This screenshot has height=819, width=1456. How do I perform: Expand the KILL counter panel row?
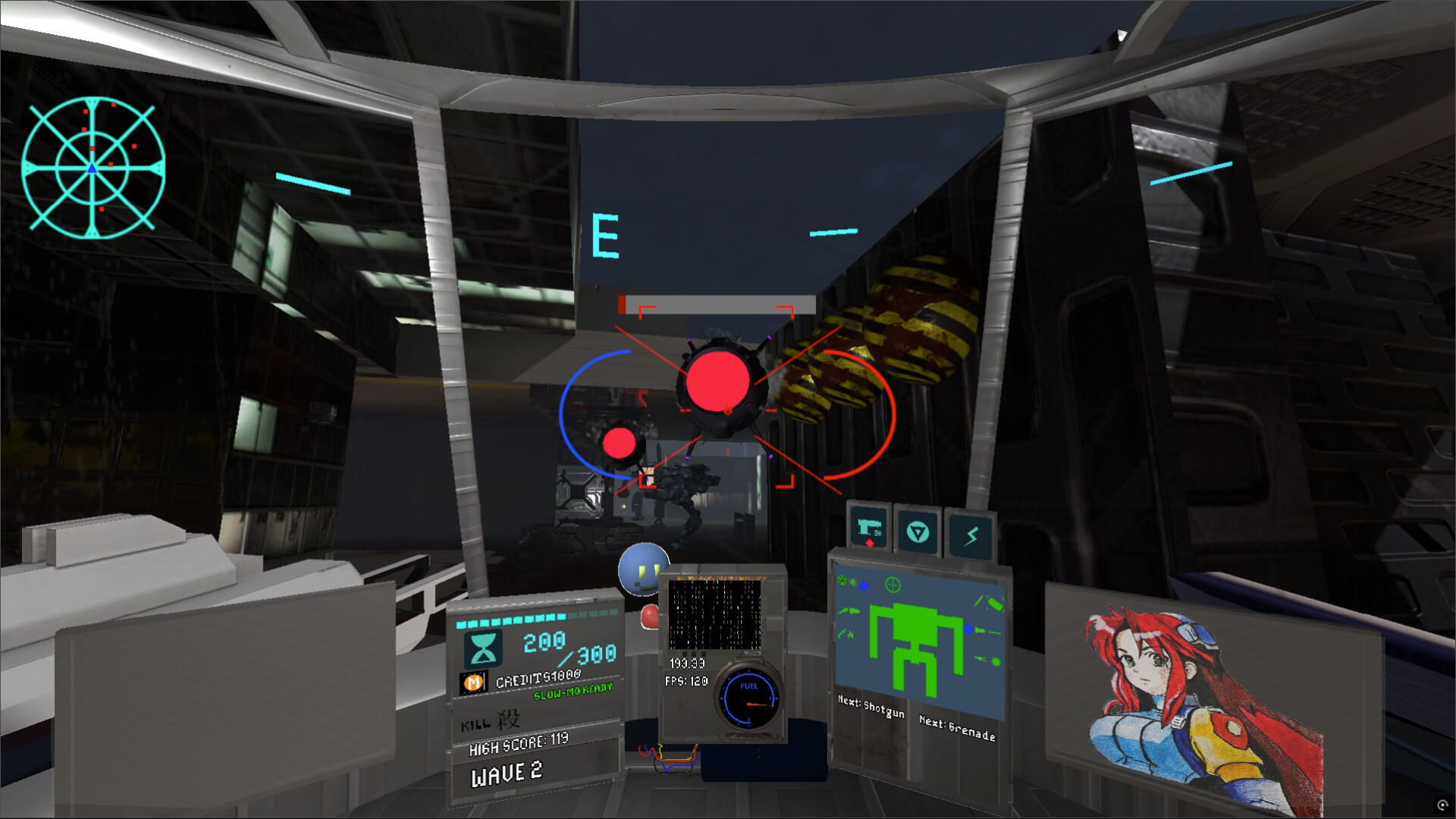tap(489, 721)
